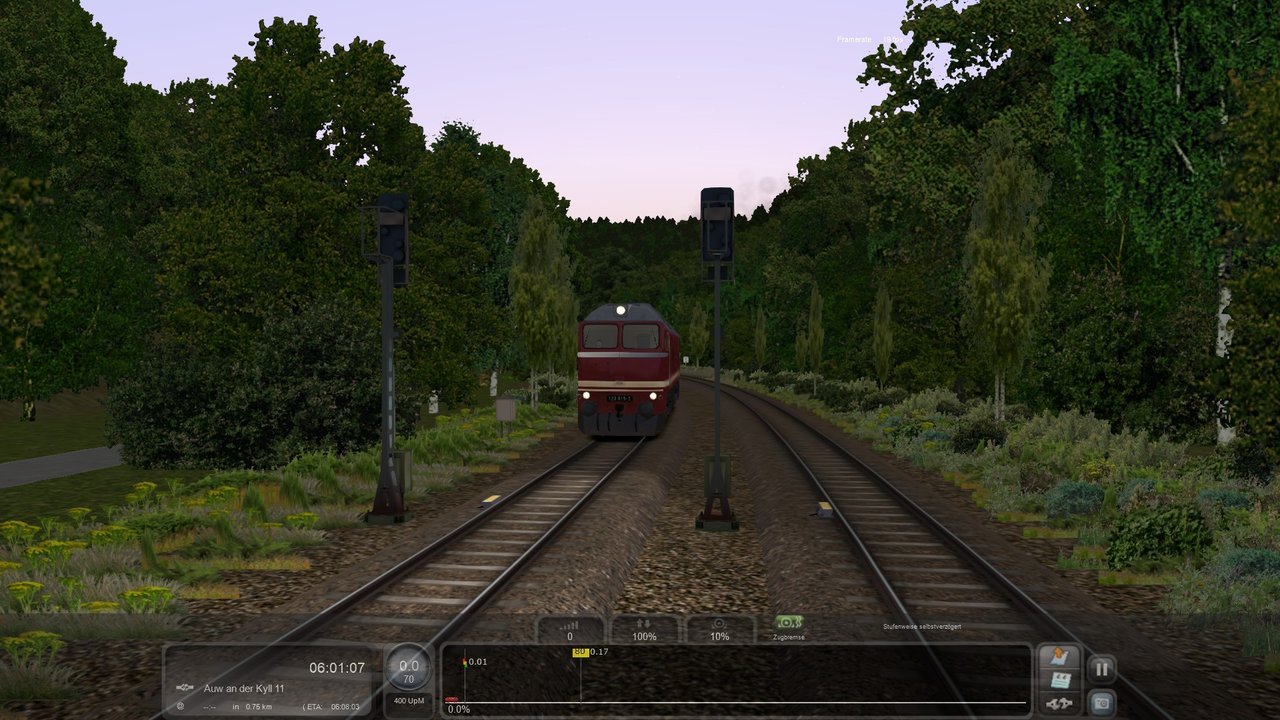Image resolution: width=1280 pixels, height=720 pixels.
Task: Open the 2D route map
Action: pos(1059,658)
